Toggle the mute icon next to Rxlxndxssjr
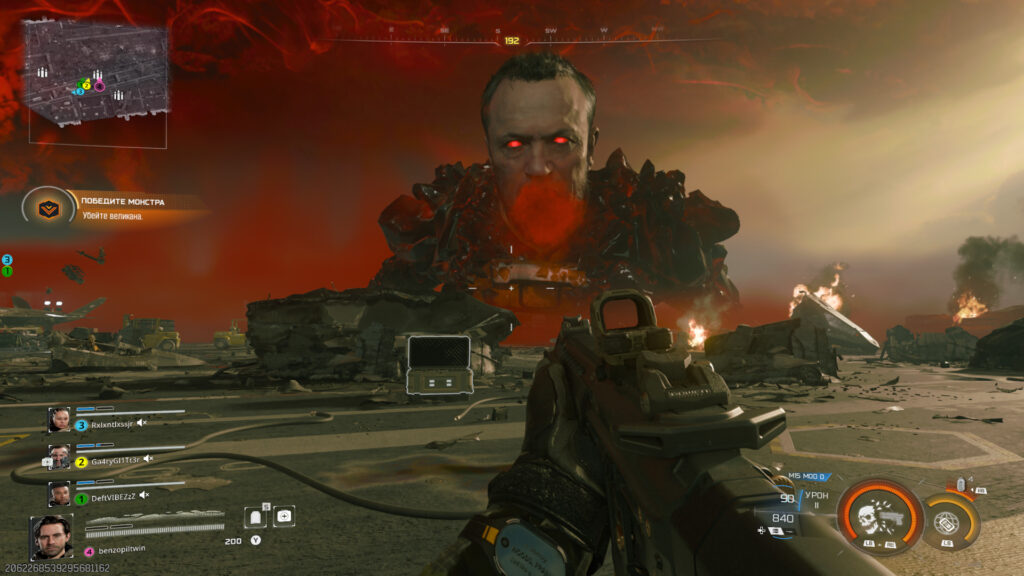This screenshot has width=1024, height=576. click(141, 423)
